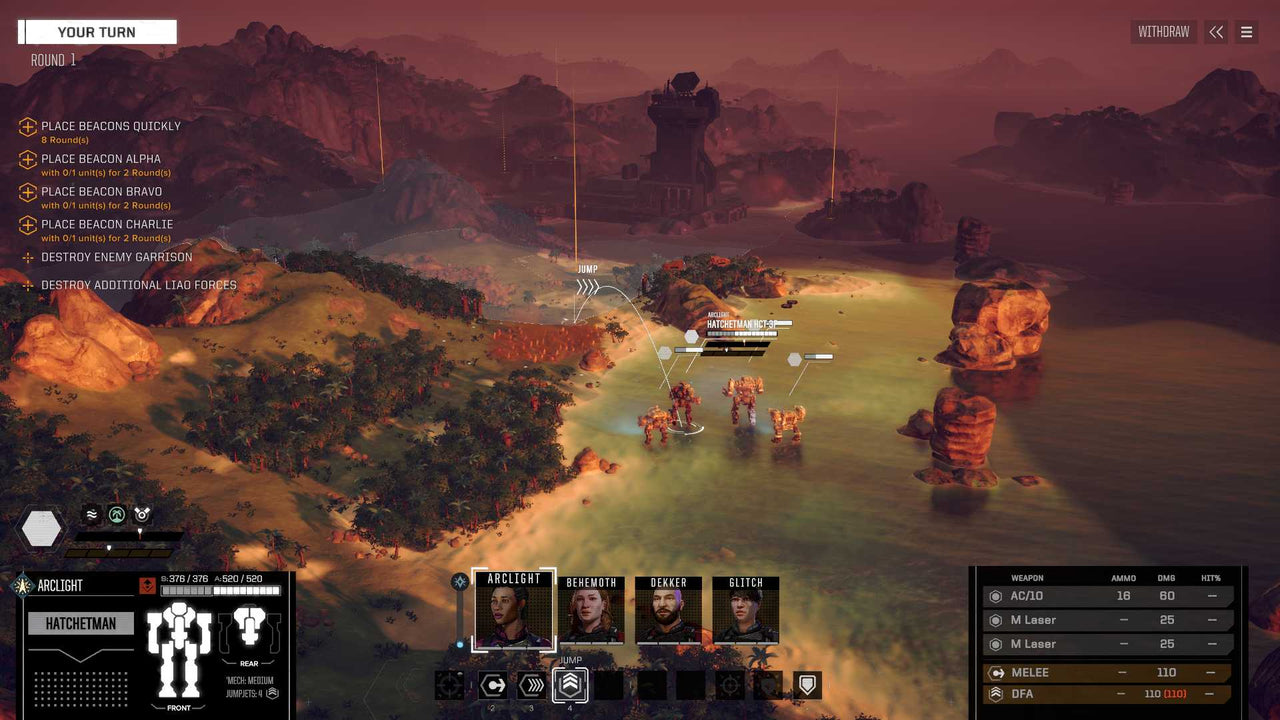The height and width of the screenshot is (720, 1280).
Task: Open the hamburger game menu
Action: click(1247, 32)
